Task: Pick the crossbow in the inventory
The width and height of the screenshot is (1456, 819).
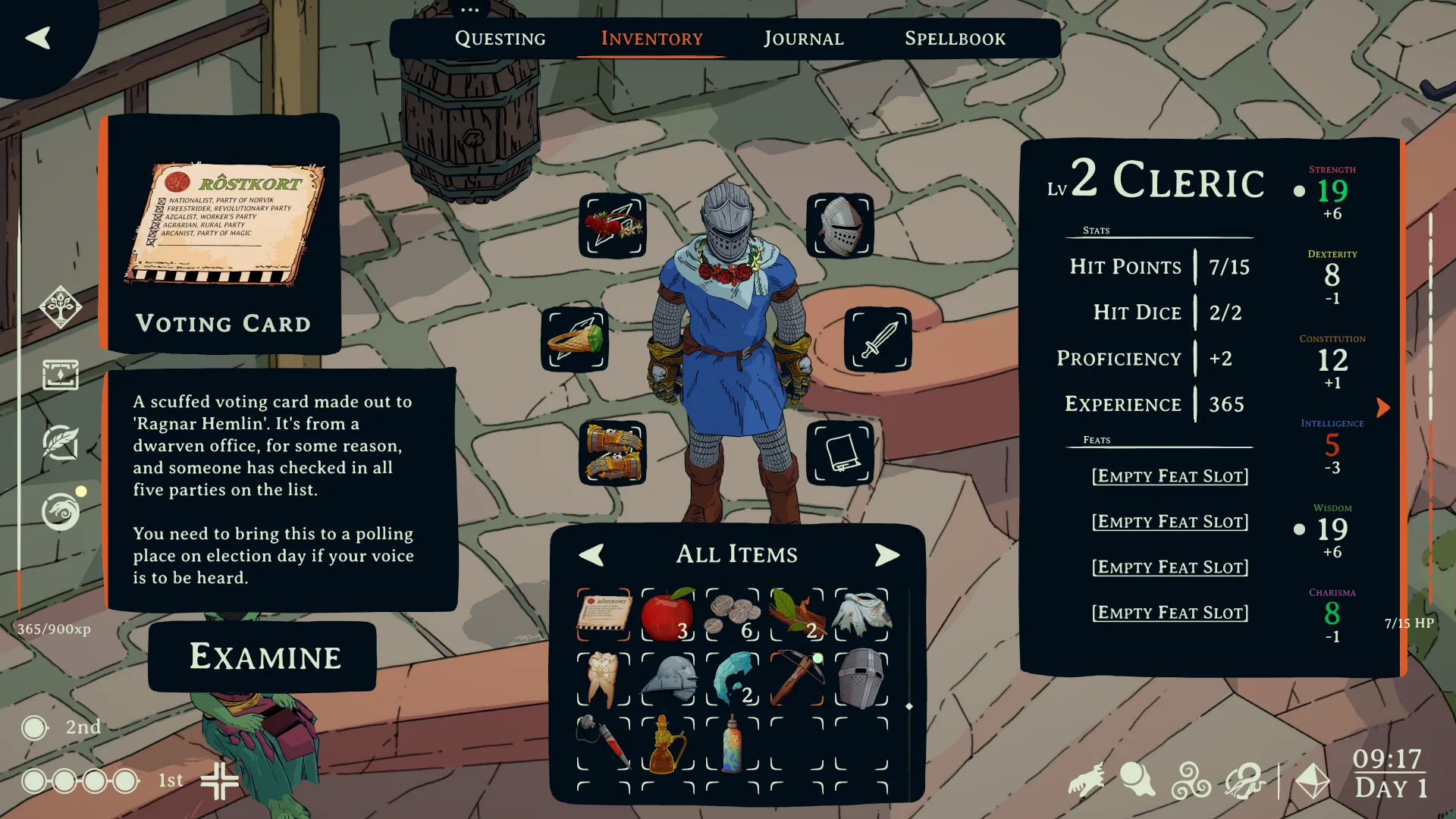Action: point(796,679)
